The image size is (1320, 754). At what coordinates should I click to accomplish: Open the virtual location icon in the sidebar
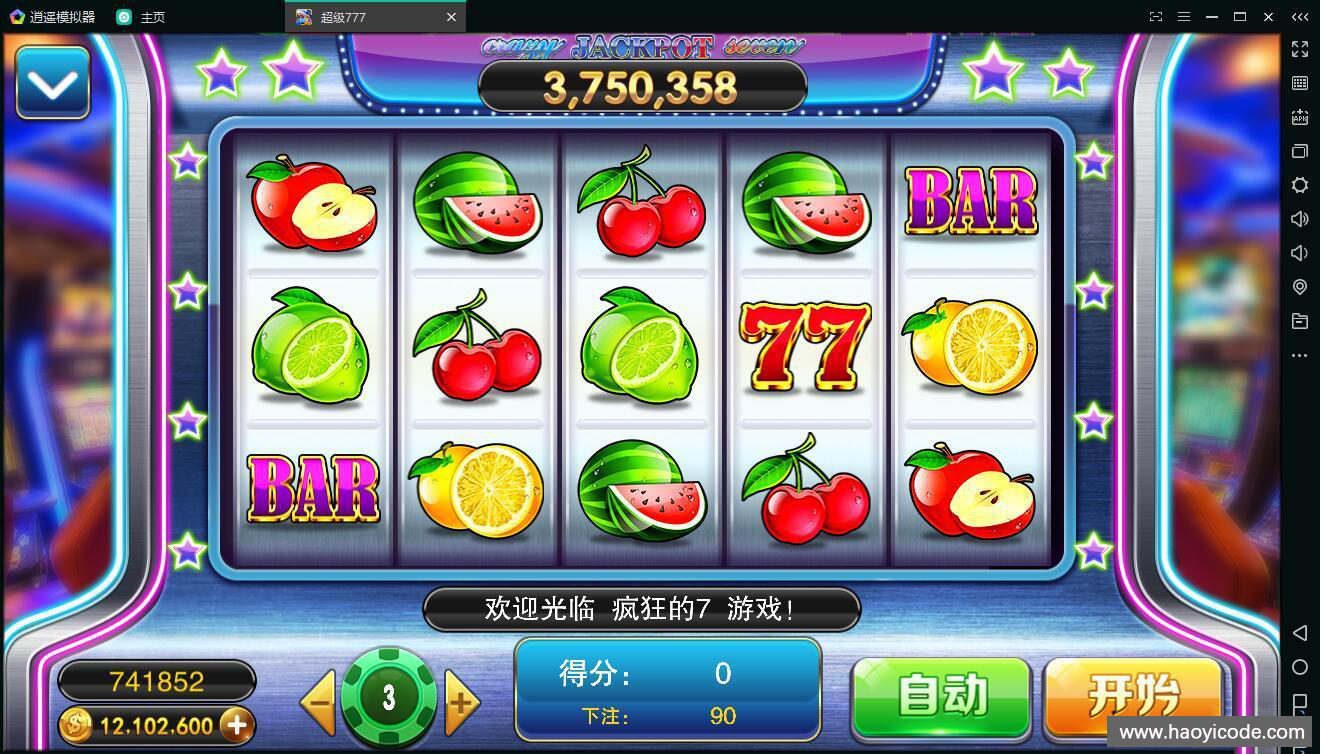pos(1300,287)
